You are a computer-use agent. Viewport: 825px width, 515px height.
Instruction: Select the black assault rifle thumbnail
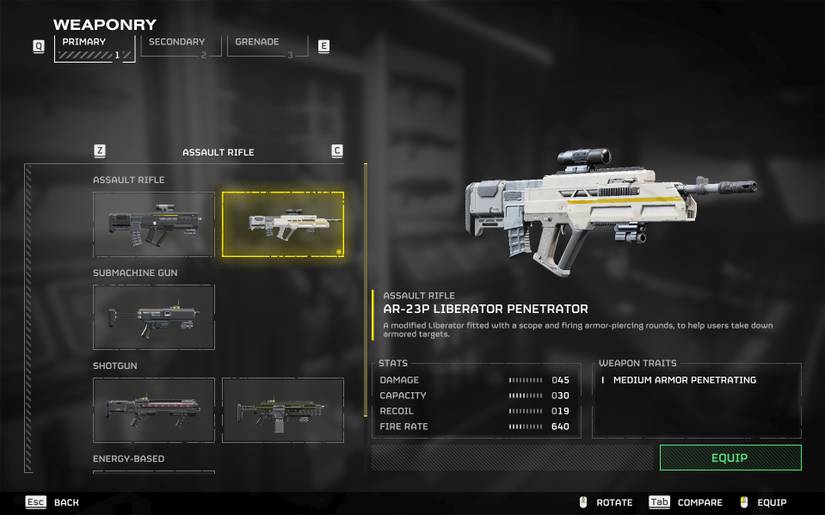click(x=153, y=225)
